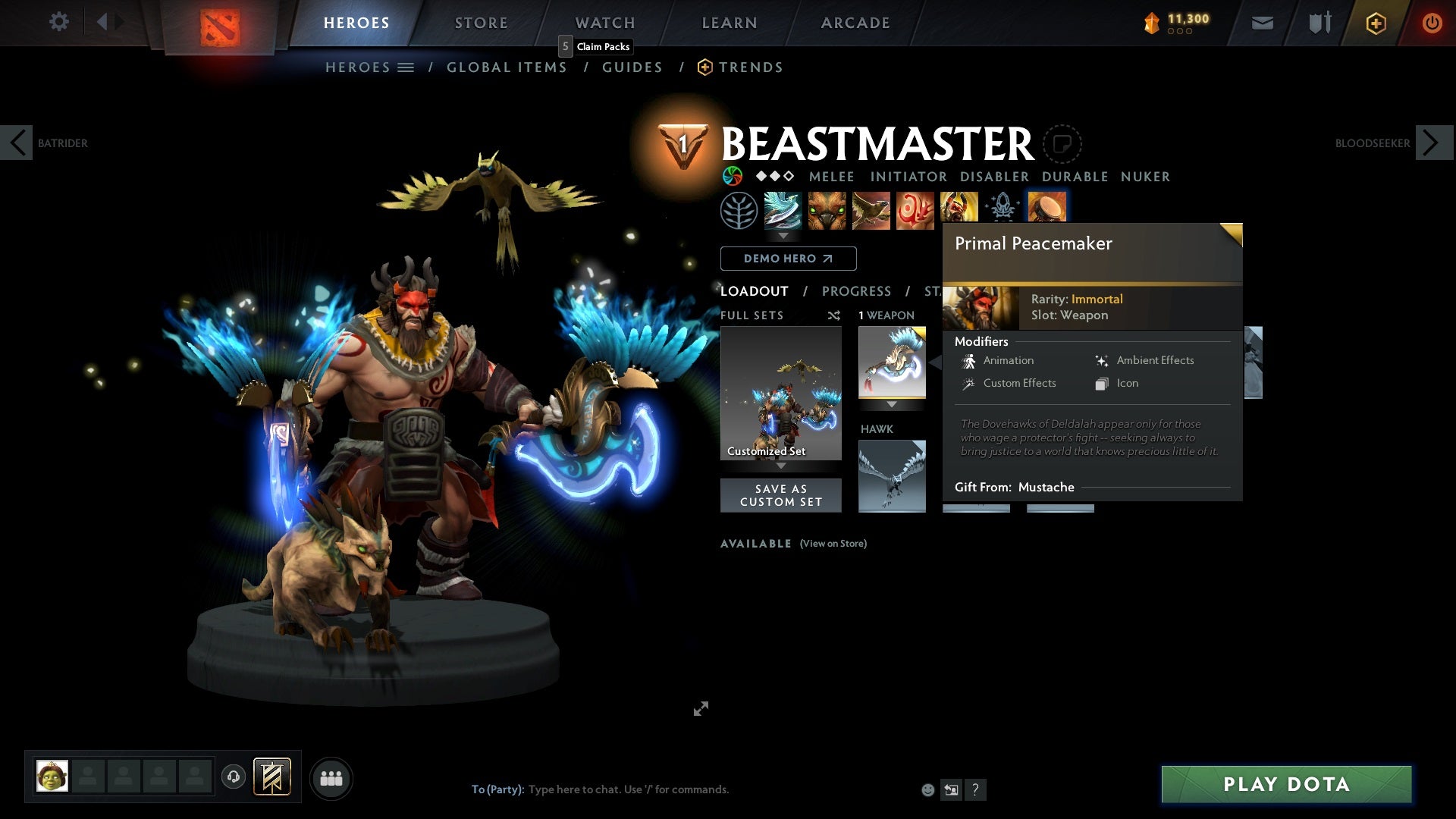Click the armory shield and sword icon
This screenshot has height=819, width=1456.
(x=1319, y=23)
